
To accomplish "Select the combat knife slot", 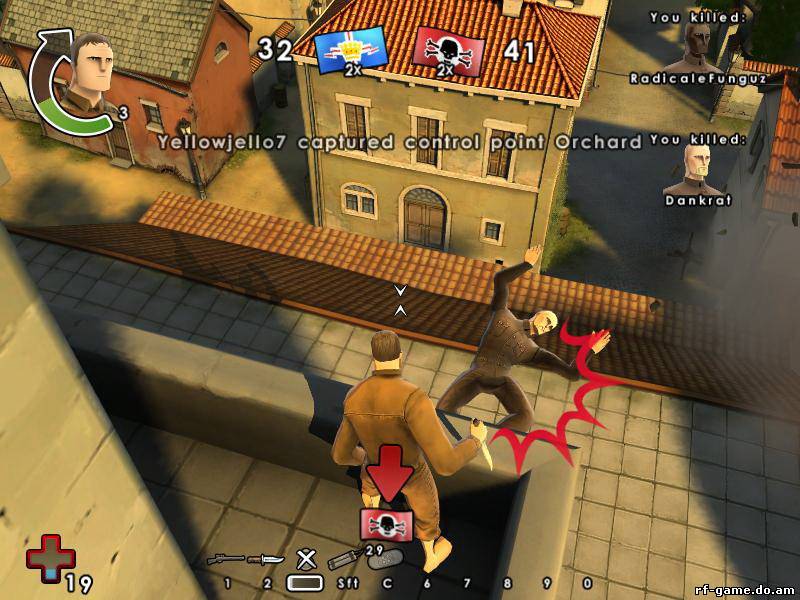I will coord(264,559).
